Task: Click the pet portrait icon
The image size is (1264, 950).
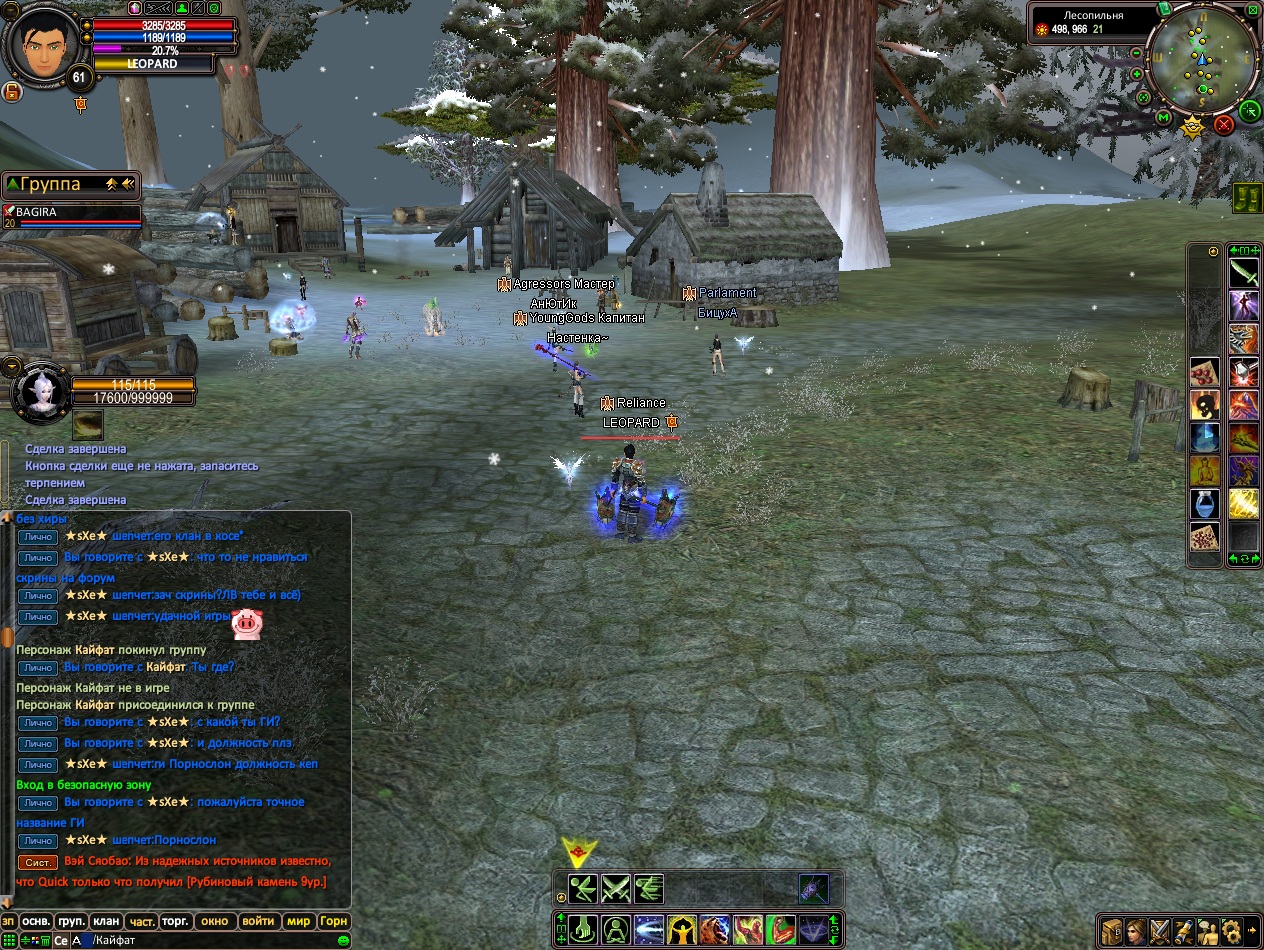Action: 40,392
